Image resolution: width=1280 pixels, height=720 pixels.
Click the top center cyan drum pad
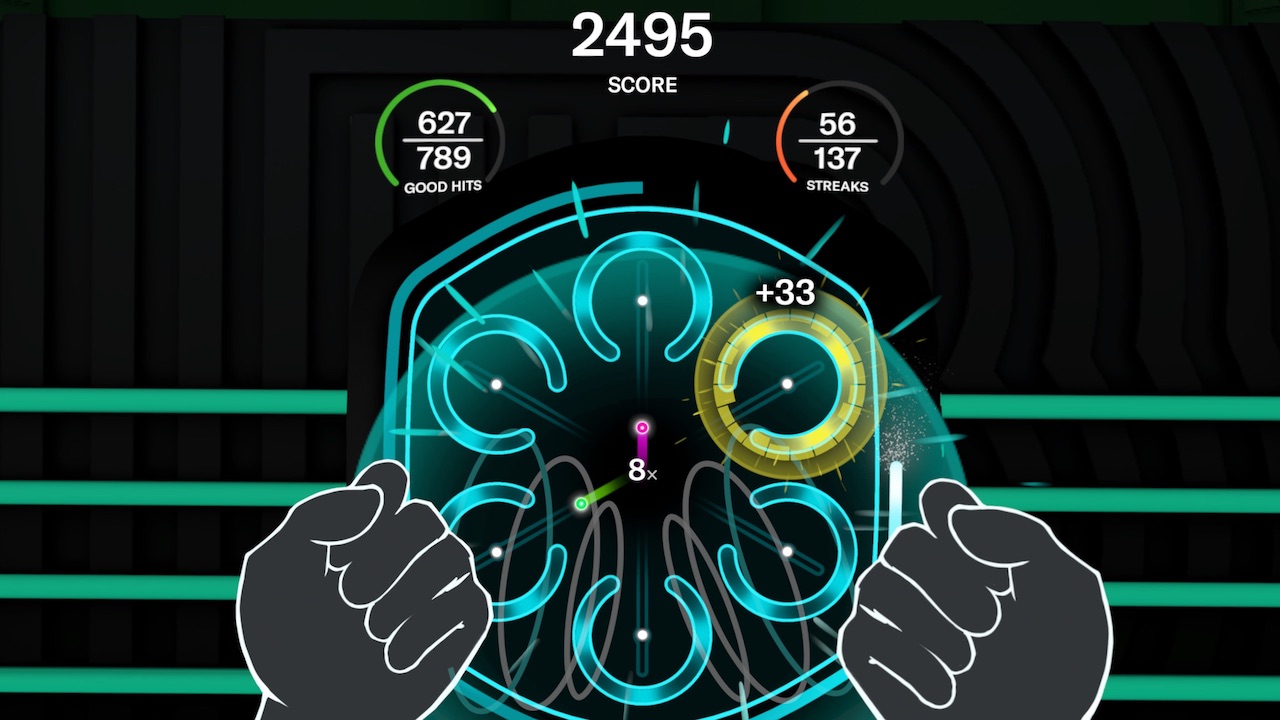(x=640, y=300)
